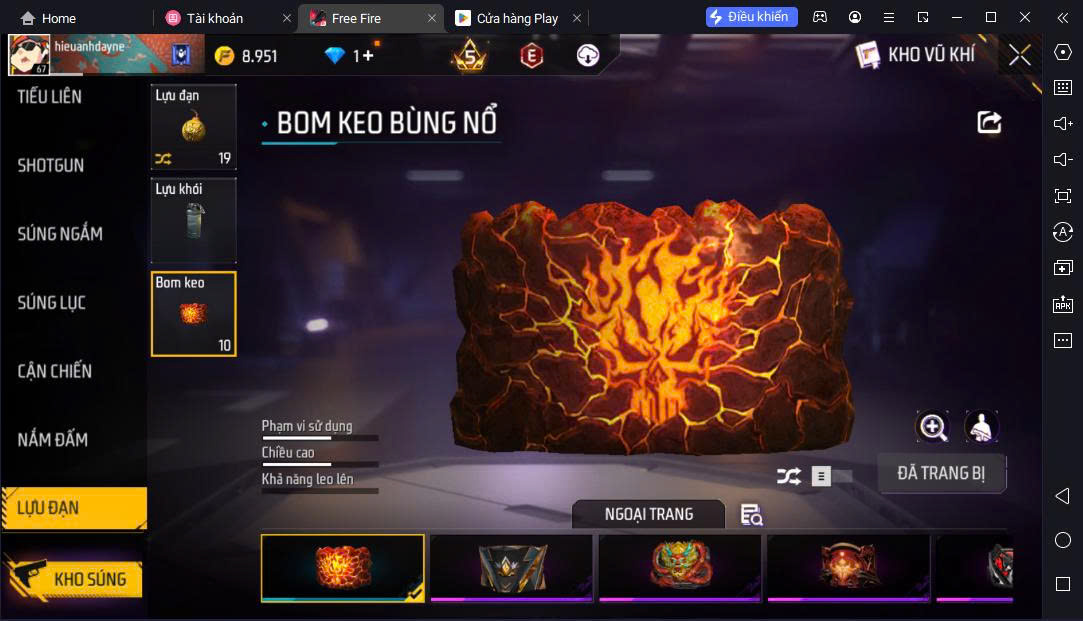Viewport: 1083px width, 621px height.
Task: Switch to the Cửa hàng Play tab
Action: click(x=517, y=18)
